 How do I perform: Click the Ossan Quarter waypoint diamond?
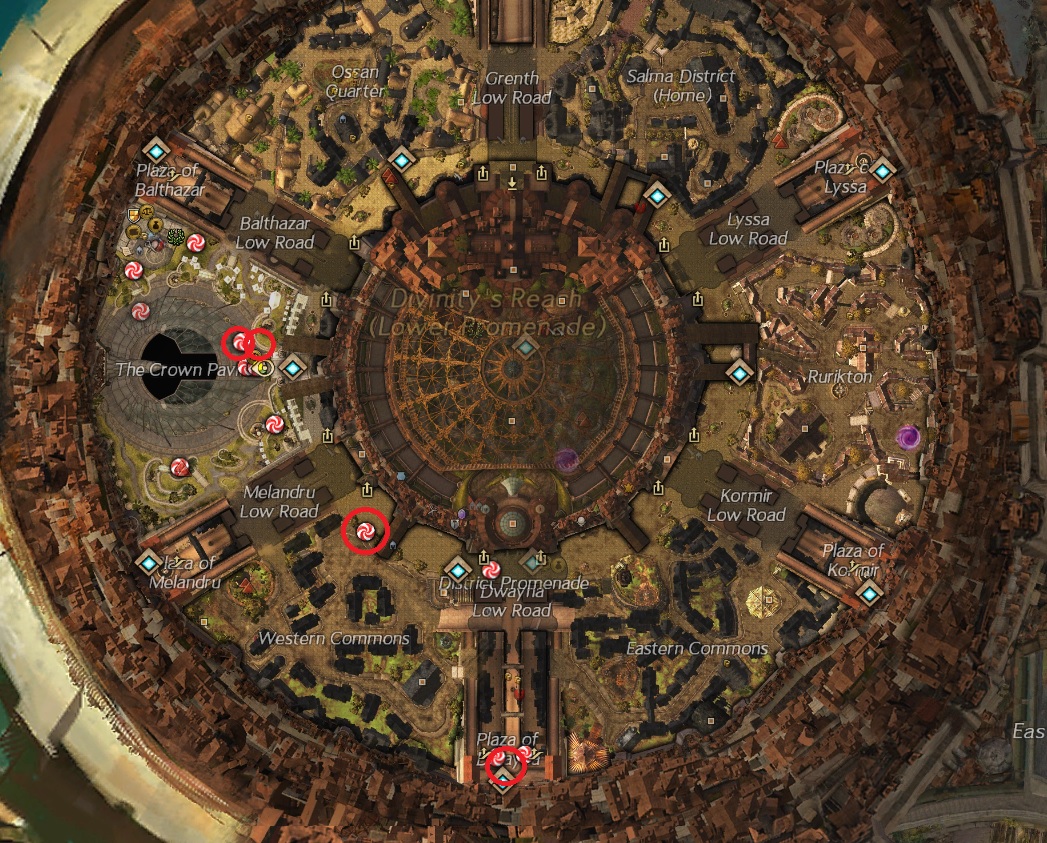coord(402,159)
